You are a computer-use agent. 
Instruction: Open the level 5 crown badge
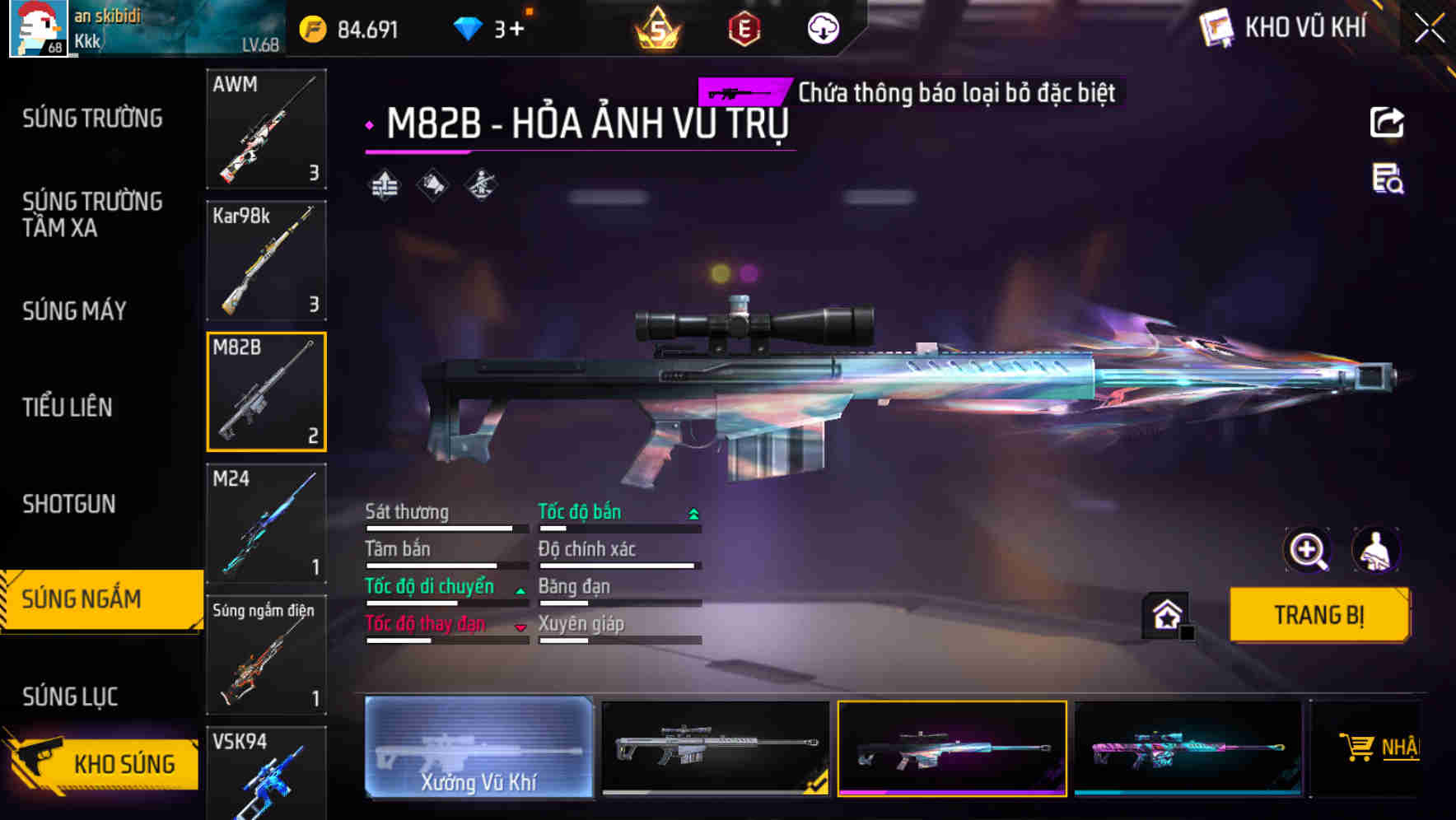coord(657,27)
